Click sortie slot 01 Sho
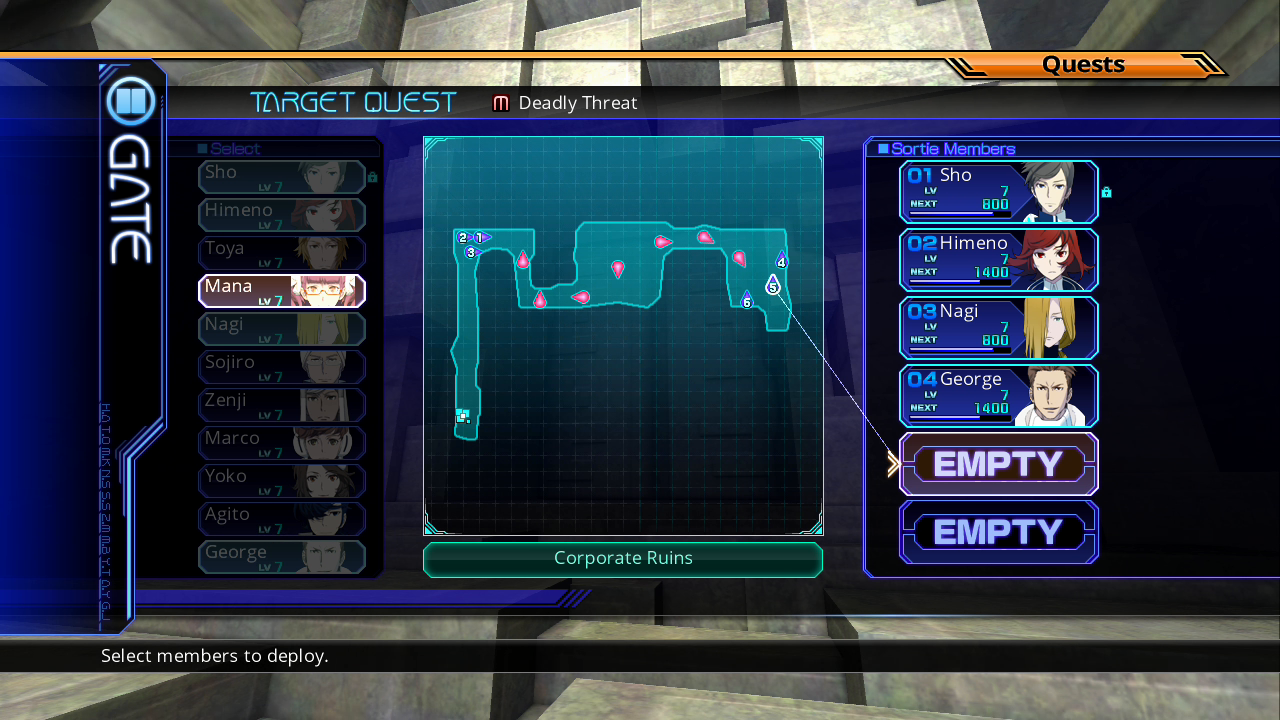Image resolution: width=1280 pixels, height=720 pixels. 998,192
